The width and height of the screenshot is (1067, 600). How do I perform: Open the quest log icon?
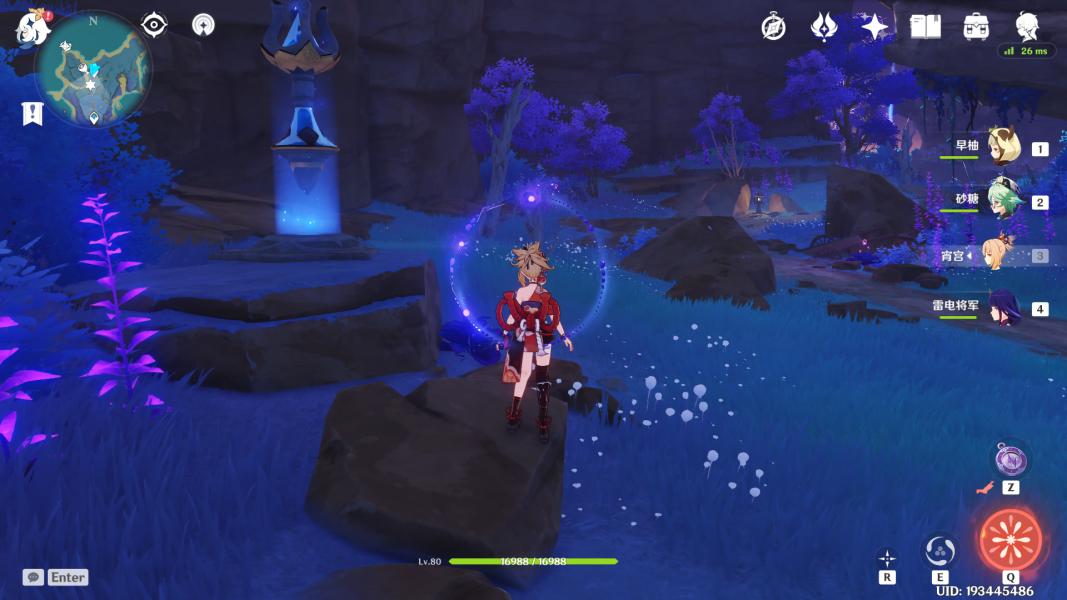(32, 113)
